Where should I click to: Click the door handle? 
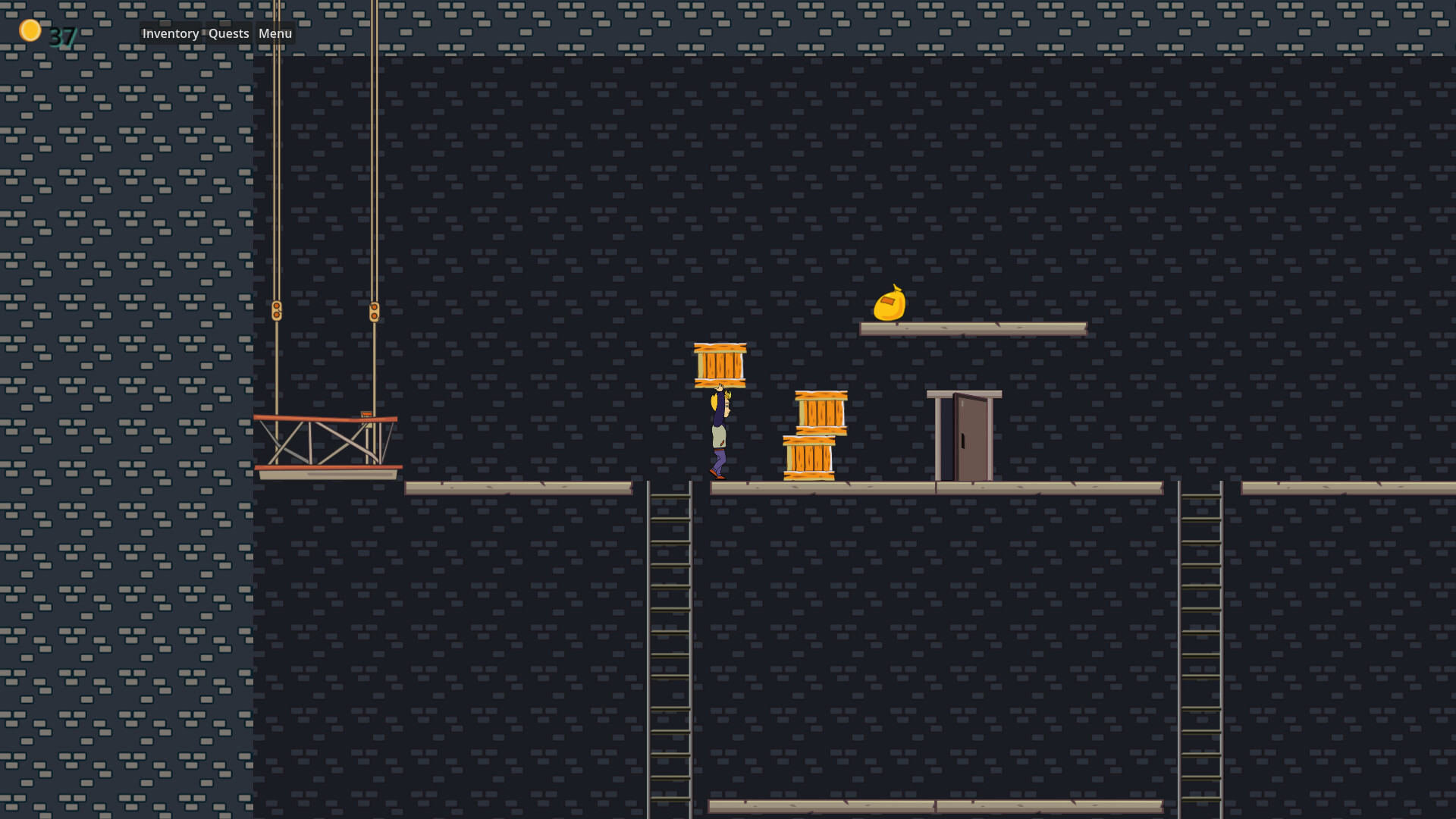pyautogui.click(x=962, y=441)
